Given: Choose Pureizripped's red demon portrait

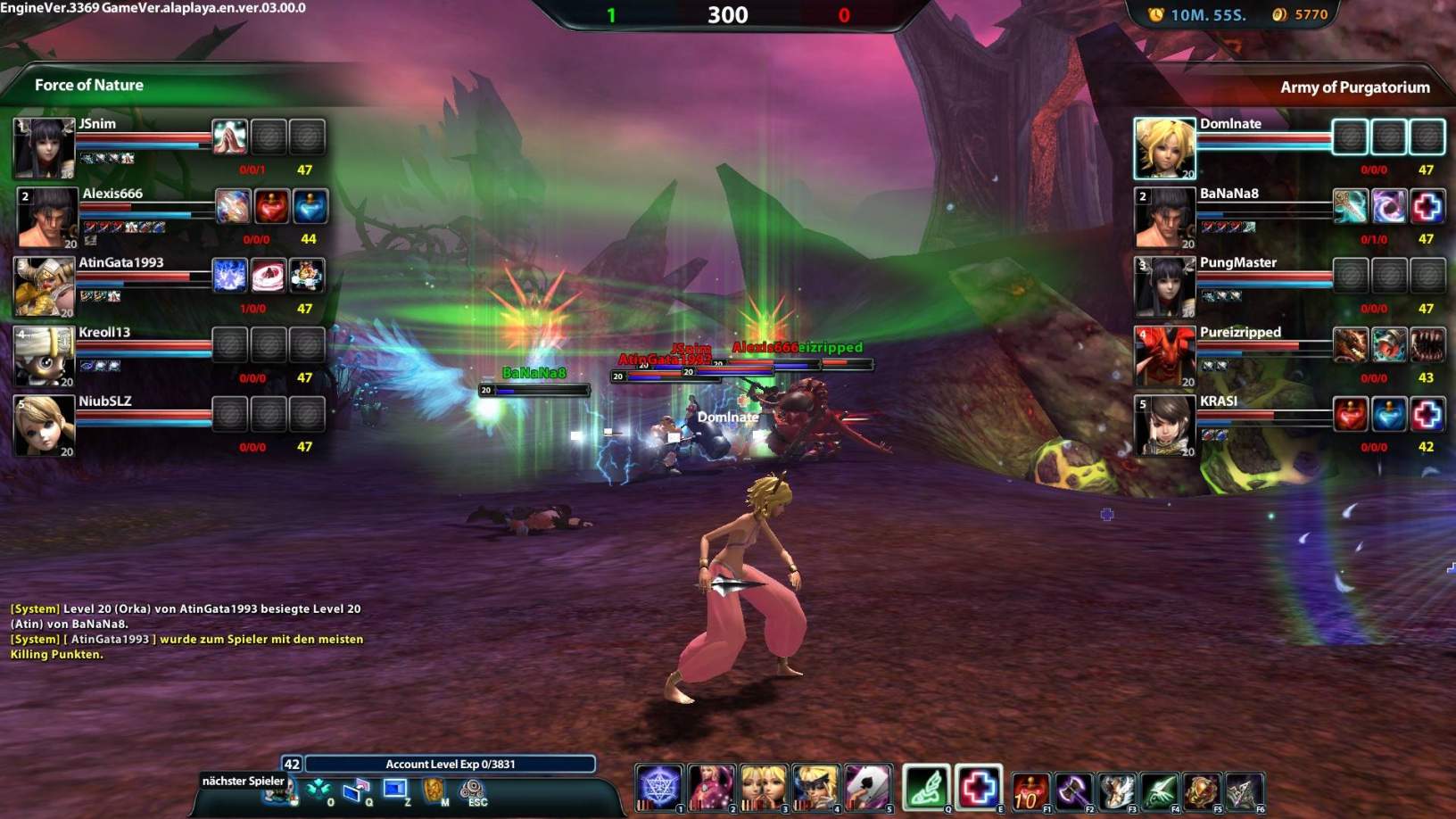Looking at the screenshot, I should point(1164,356).
